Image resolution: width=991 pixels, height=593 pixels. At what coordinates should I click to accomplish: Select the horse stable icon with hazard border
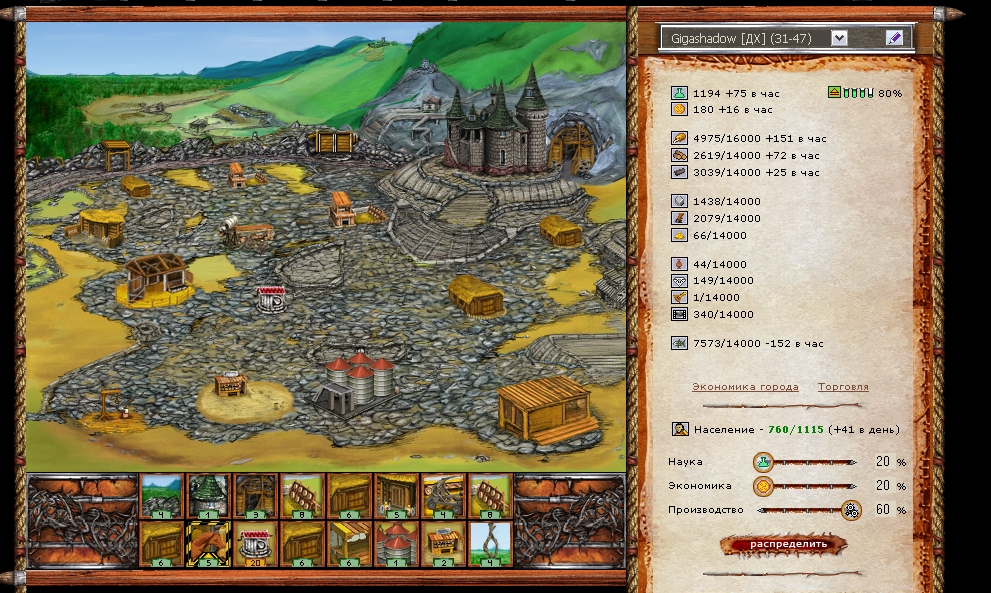(x=210, y=543)
